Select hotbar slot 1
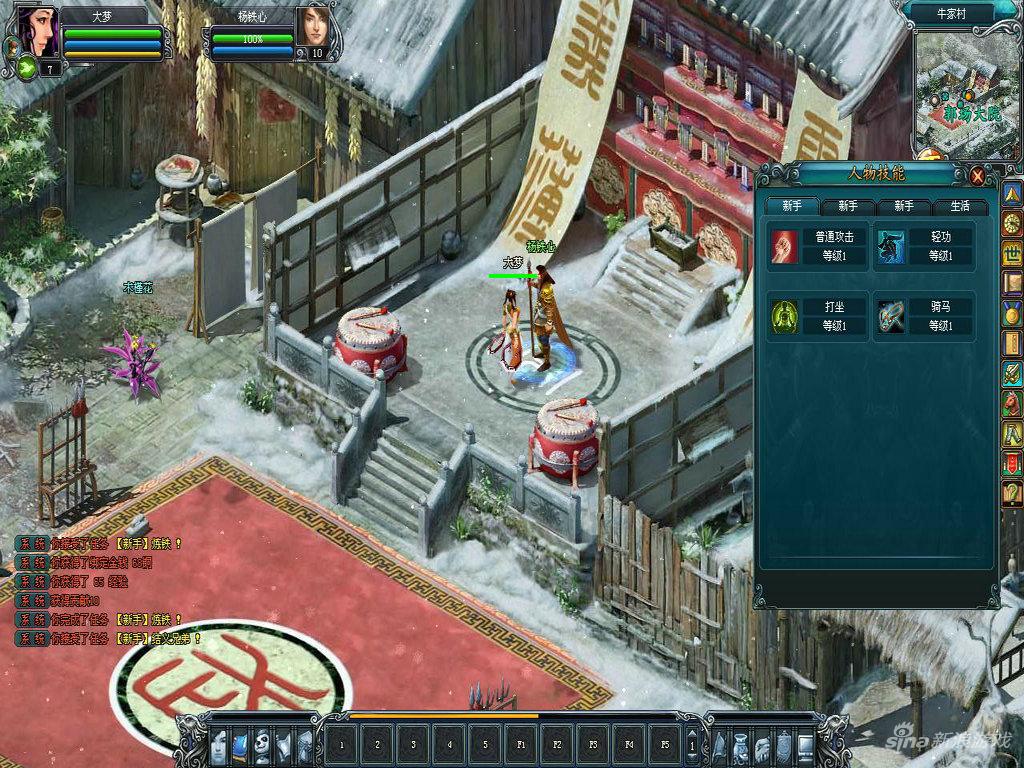Image resolution: width=1024 pixels, height=768 pixels. (341, 745)
